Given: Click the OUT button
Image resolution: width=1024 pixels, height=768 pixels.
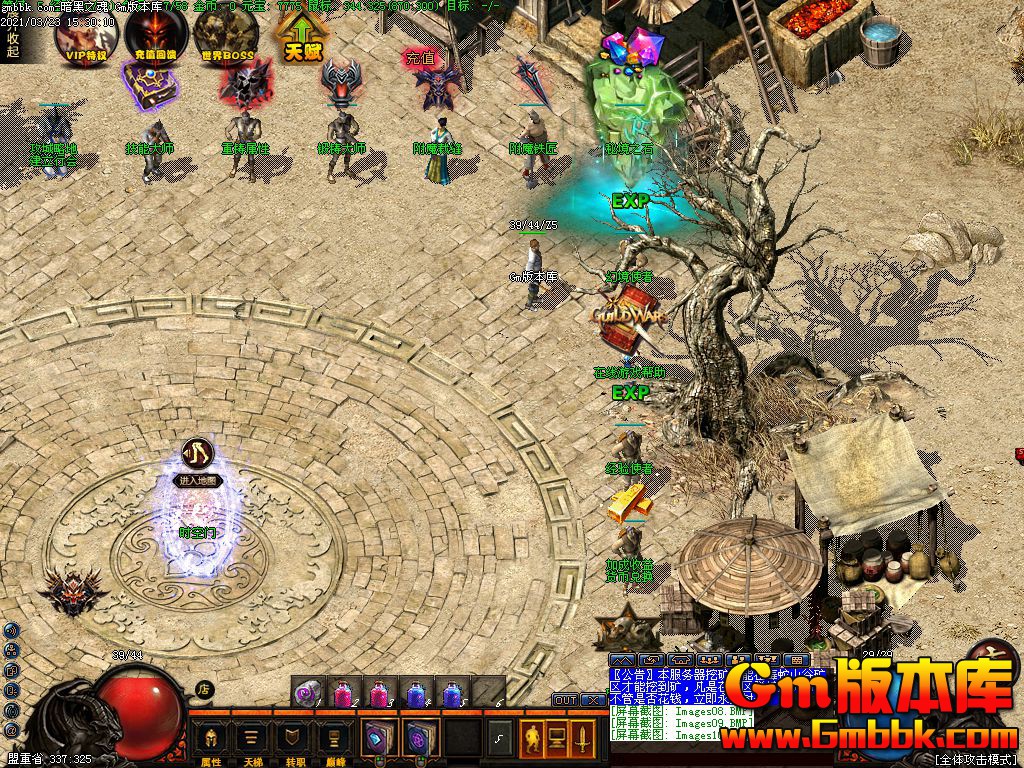Looking at the screenshot, I should point(565,700).
